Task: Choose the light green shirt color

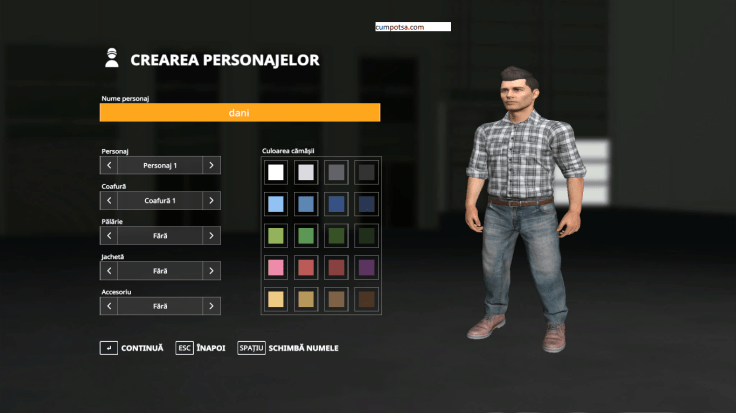Action: (276, 236)
